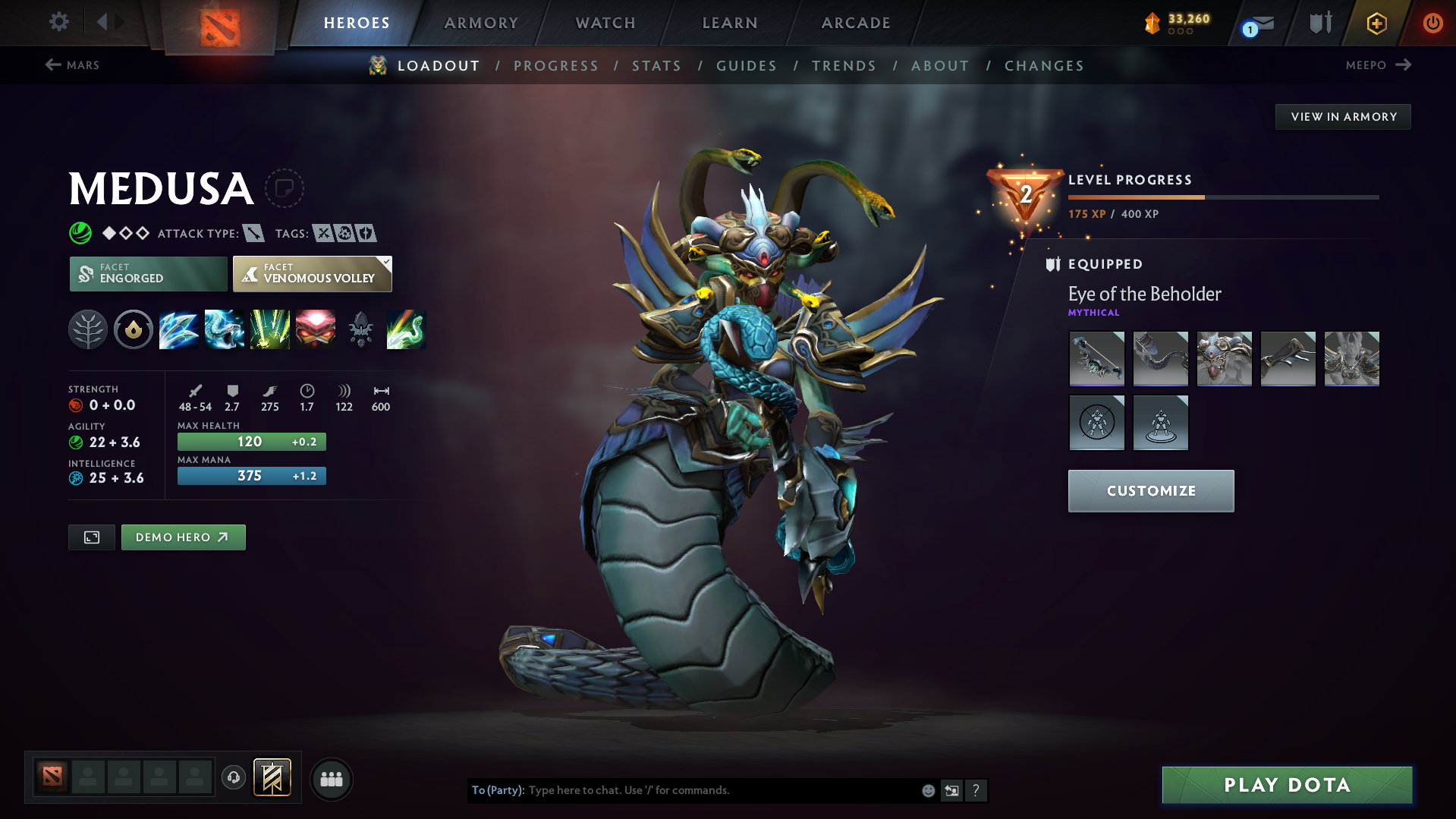The image size is (1456, 819).
Task: Open CUSTOMIZE for equipped items
Action: click(1150, 490)
